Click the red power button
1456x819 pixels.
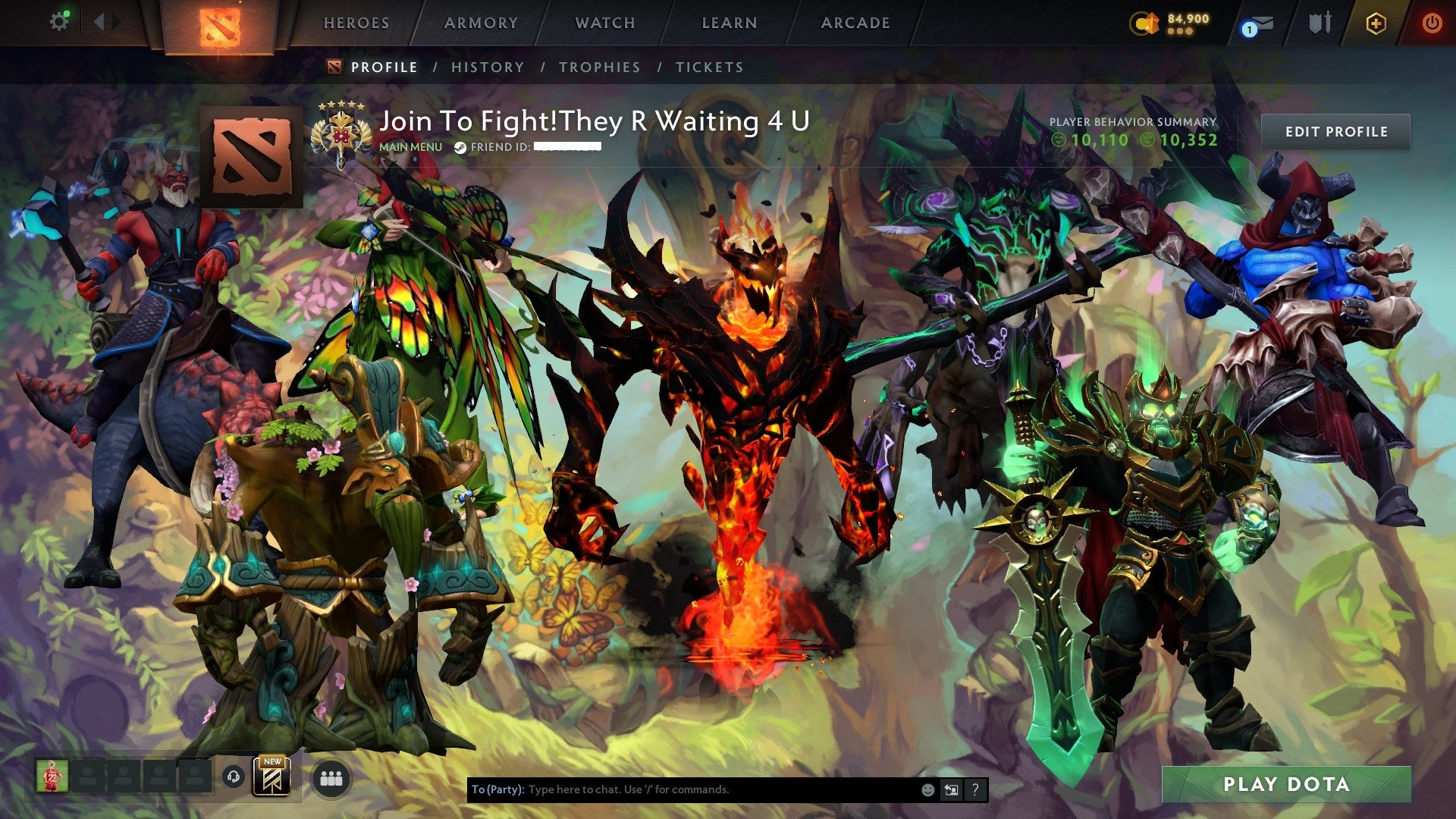click(x=1433, y=23)
